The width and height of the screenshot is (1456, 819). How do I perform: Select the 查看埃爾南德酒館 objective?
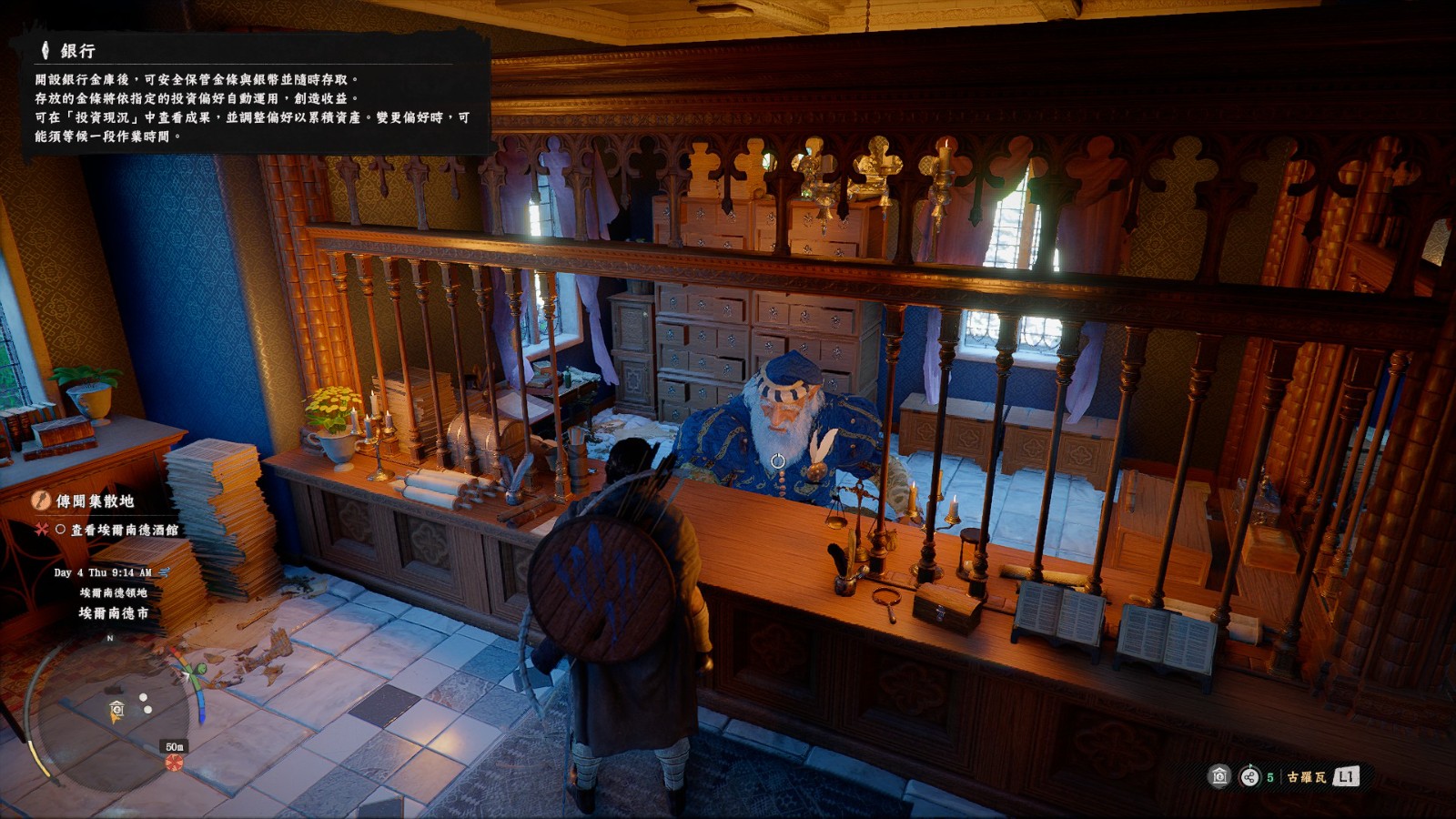(x=124, y=530)
